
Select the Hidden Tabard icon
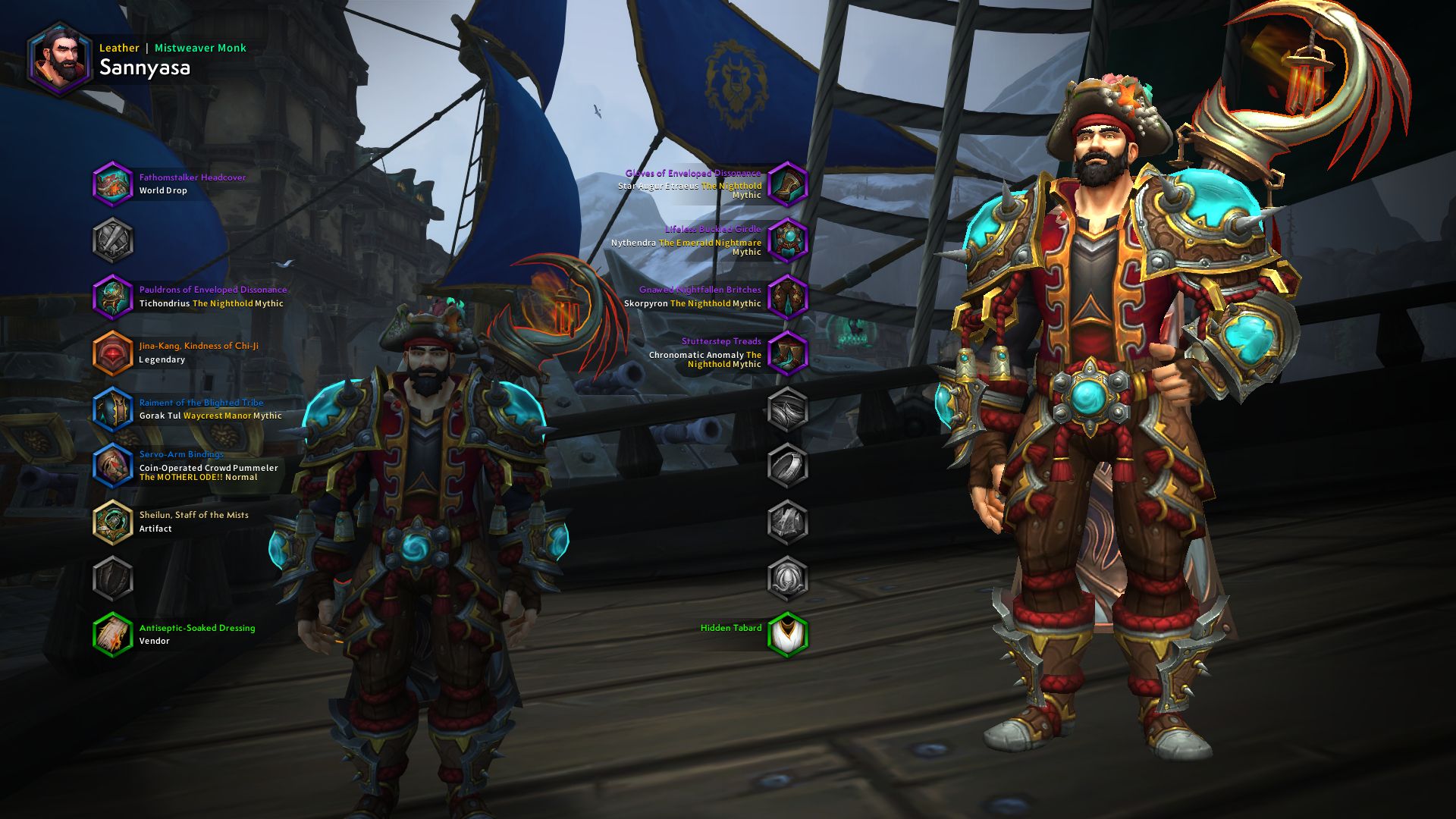click(x=789, y=634)
